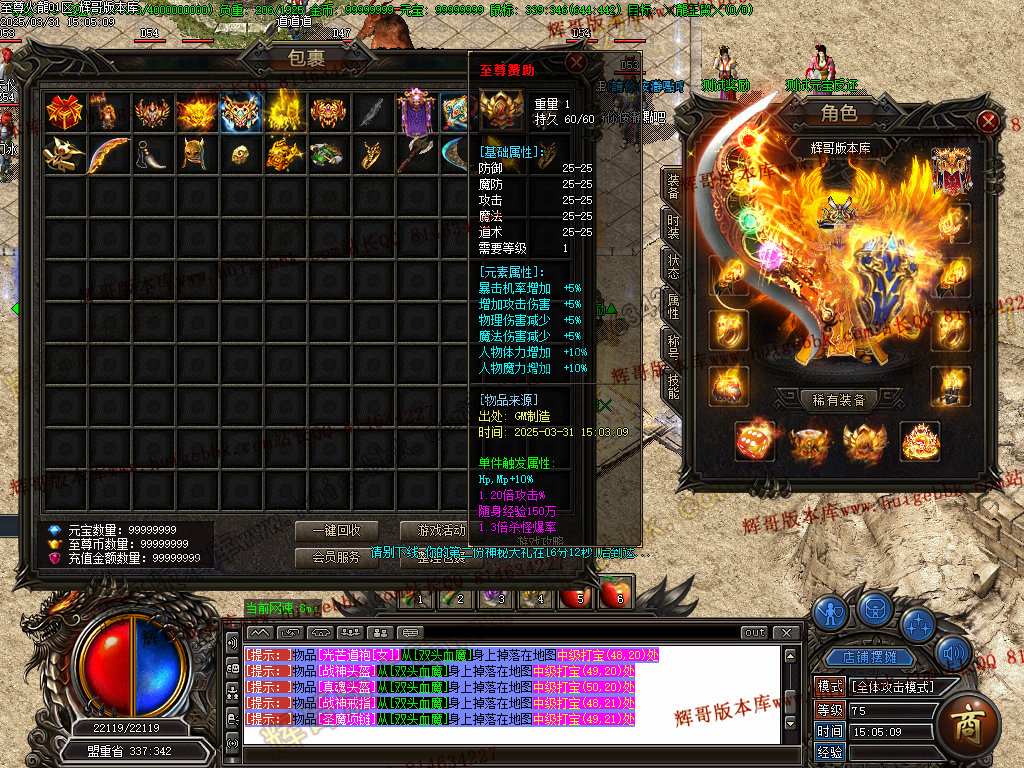View the 技能 skills tab
The height and width of the screenshot is (768, 1024).
[x=673, y=386]
